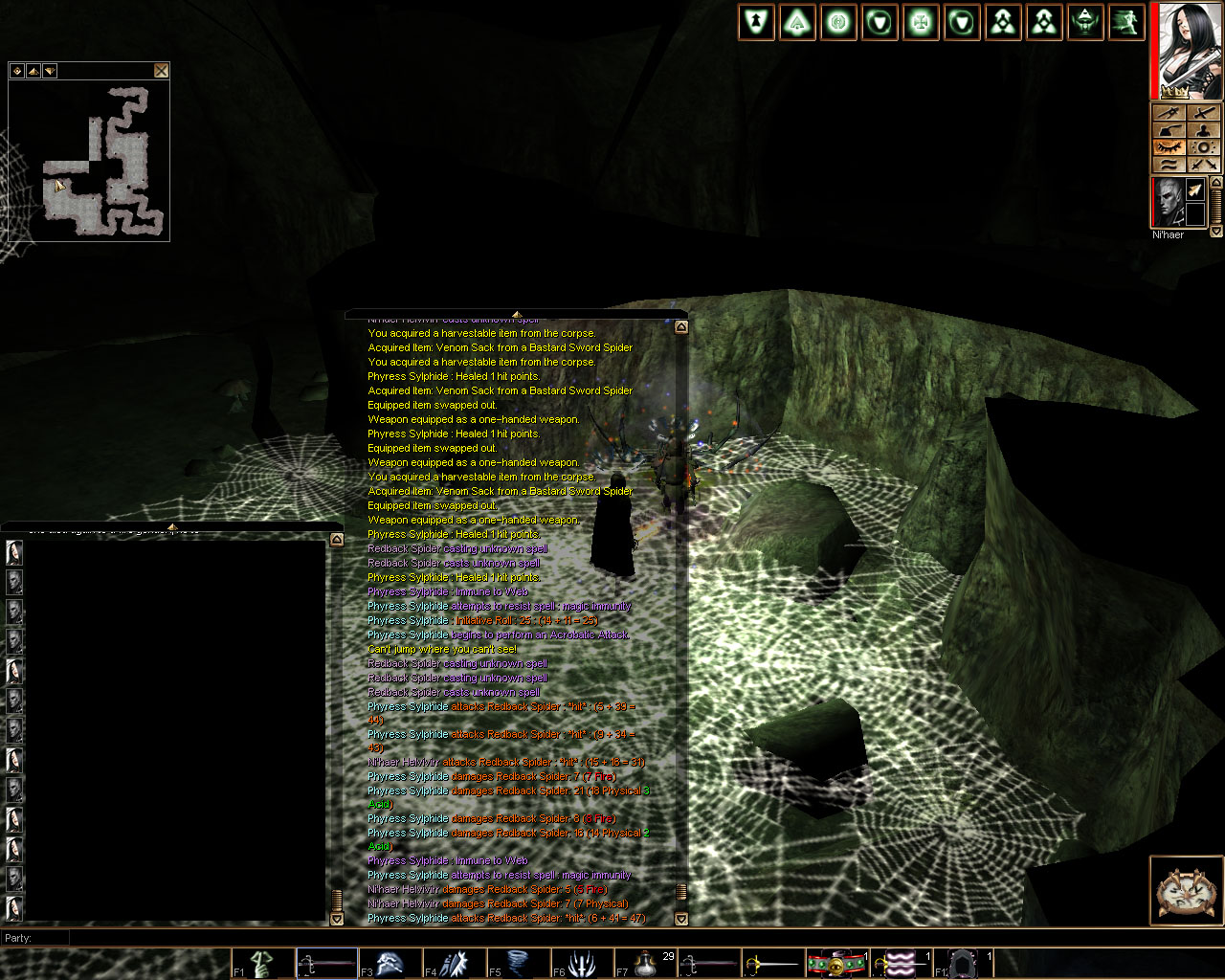
Task: Activate the trident spell icon in slot F6
Action: (x=582, y=963)
